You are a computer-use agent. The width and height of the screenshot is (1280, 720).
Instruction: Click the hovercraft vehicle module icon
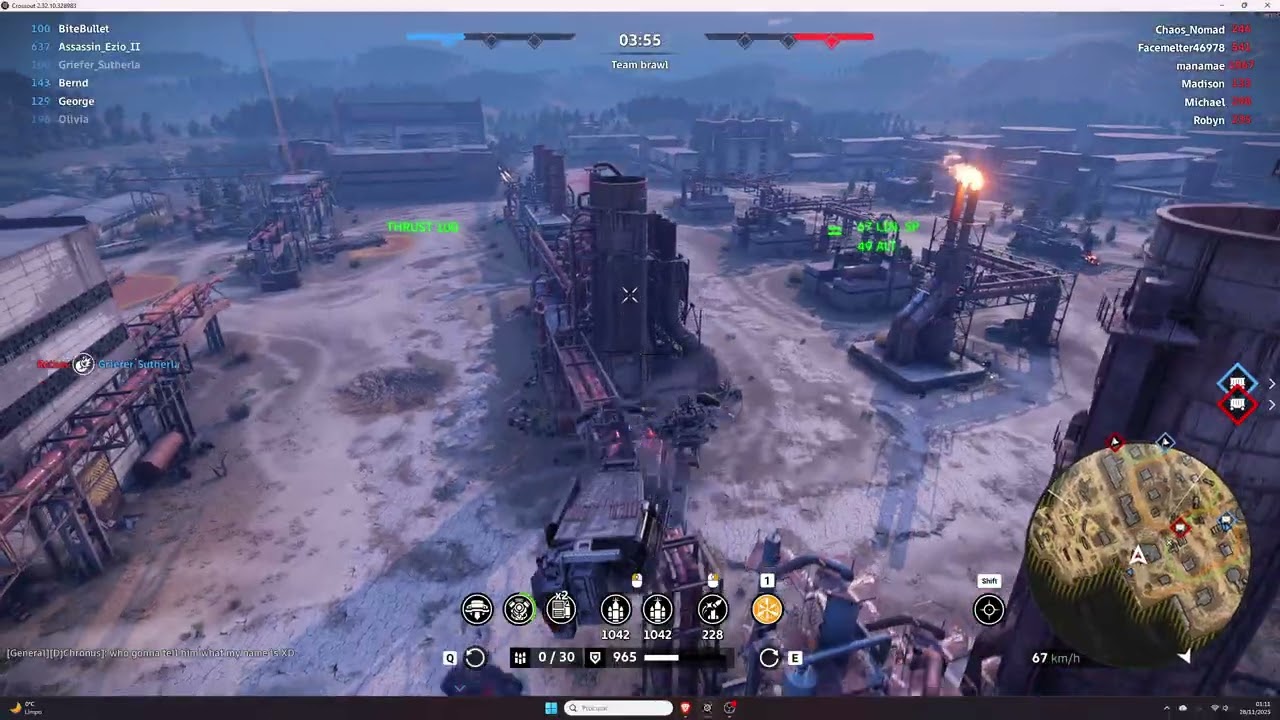point(478,609)
